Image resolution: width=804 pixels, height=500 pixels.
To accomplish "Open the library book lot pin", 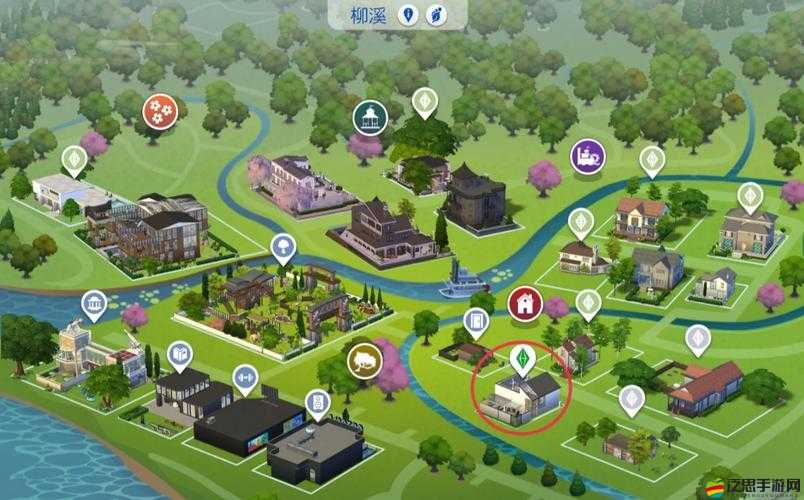I will [x=180, y=354].
